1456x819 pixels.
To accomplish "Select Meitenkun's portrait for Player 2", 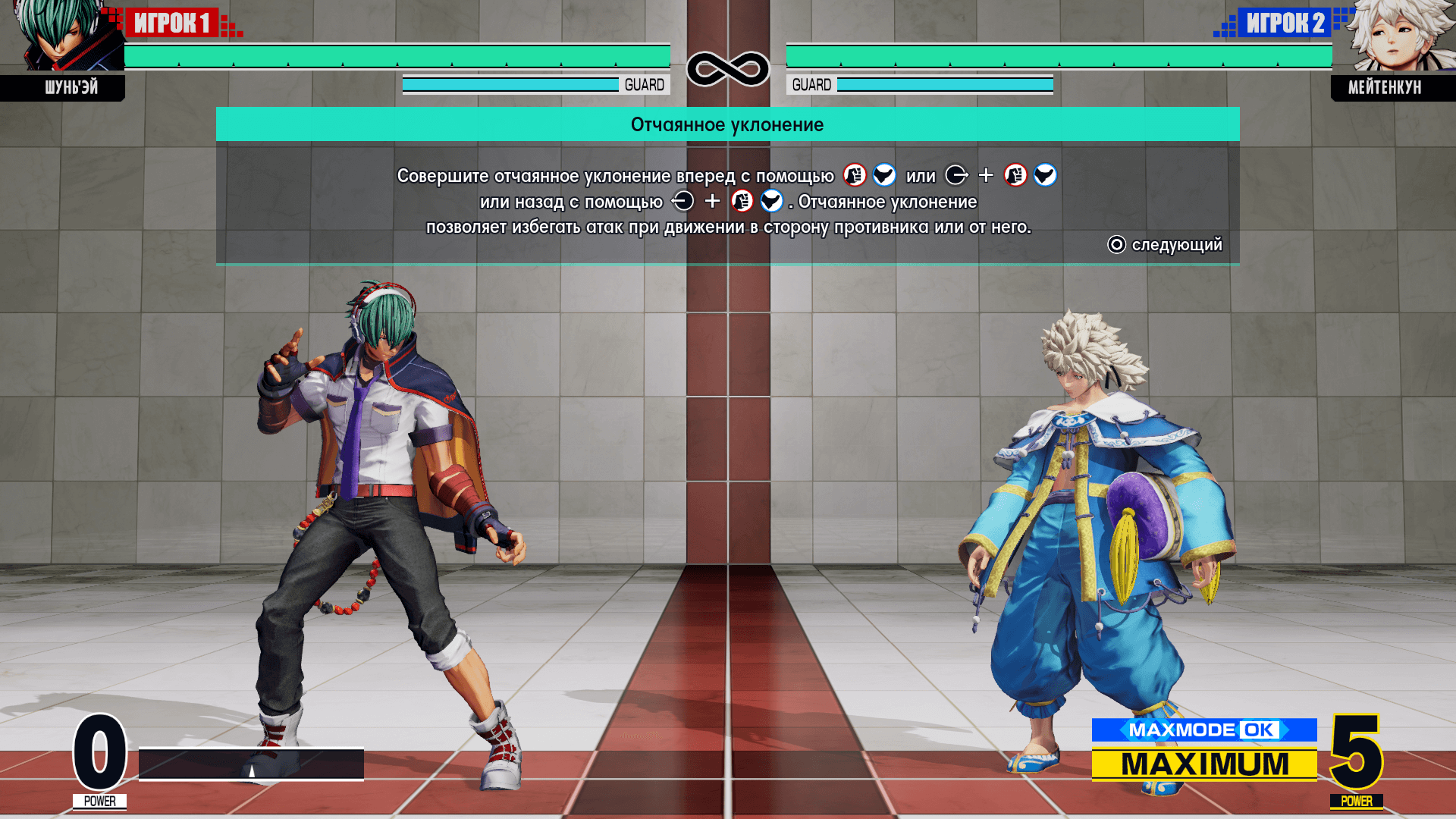I will (1395, 36).
